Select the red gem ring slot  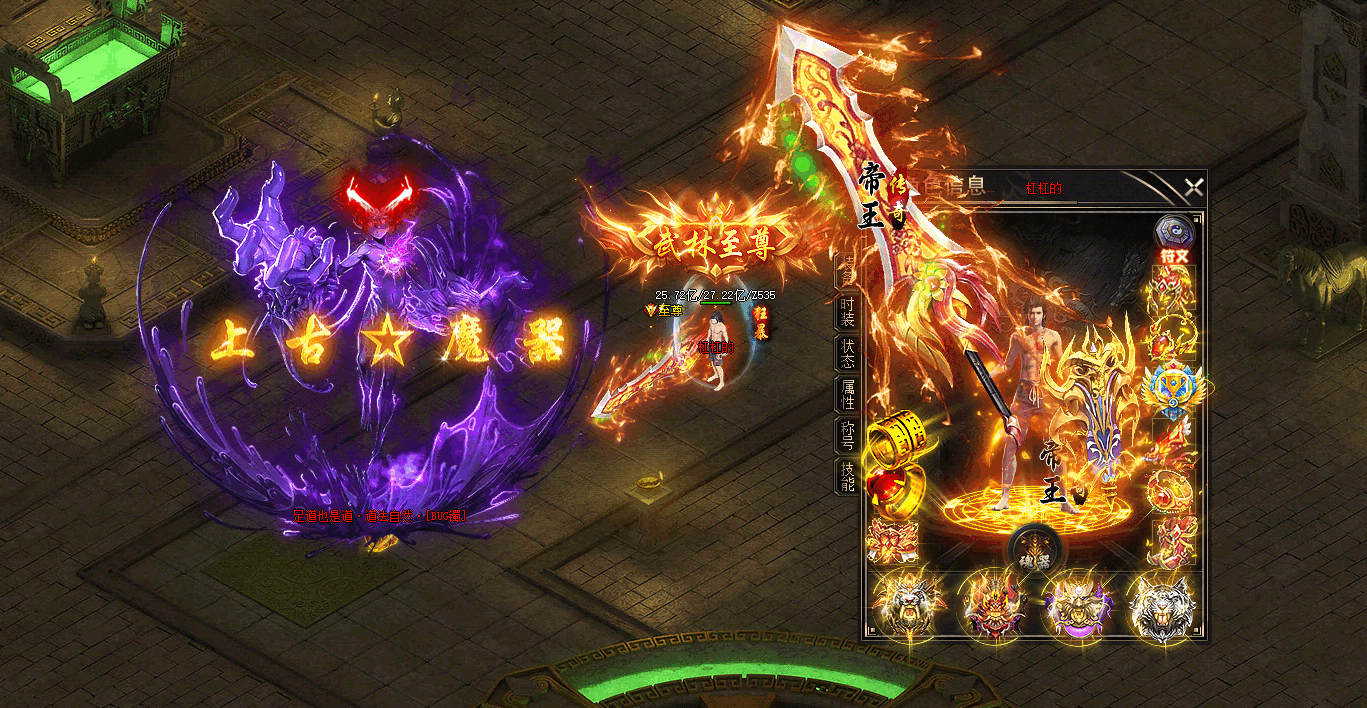point(891,488)
